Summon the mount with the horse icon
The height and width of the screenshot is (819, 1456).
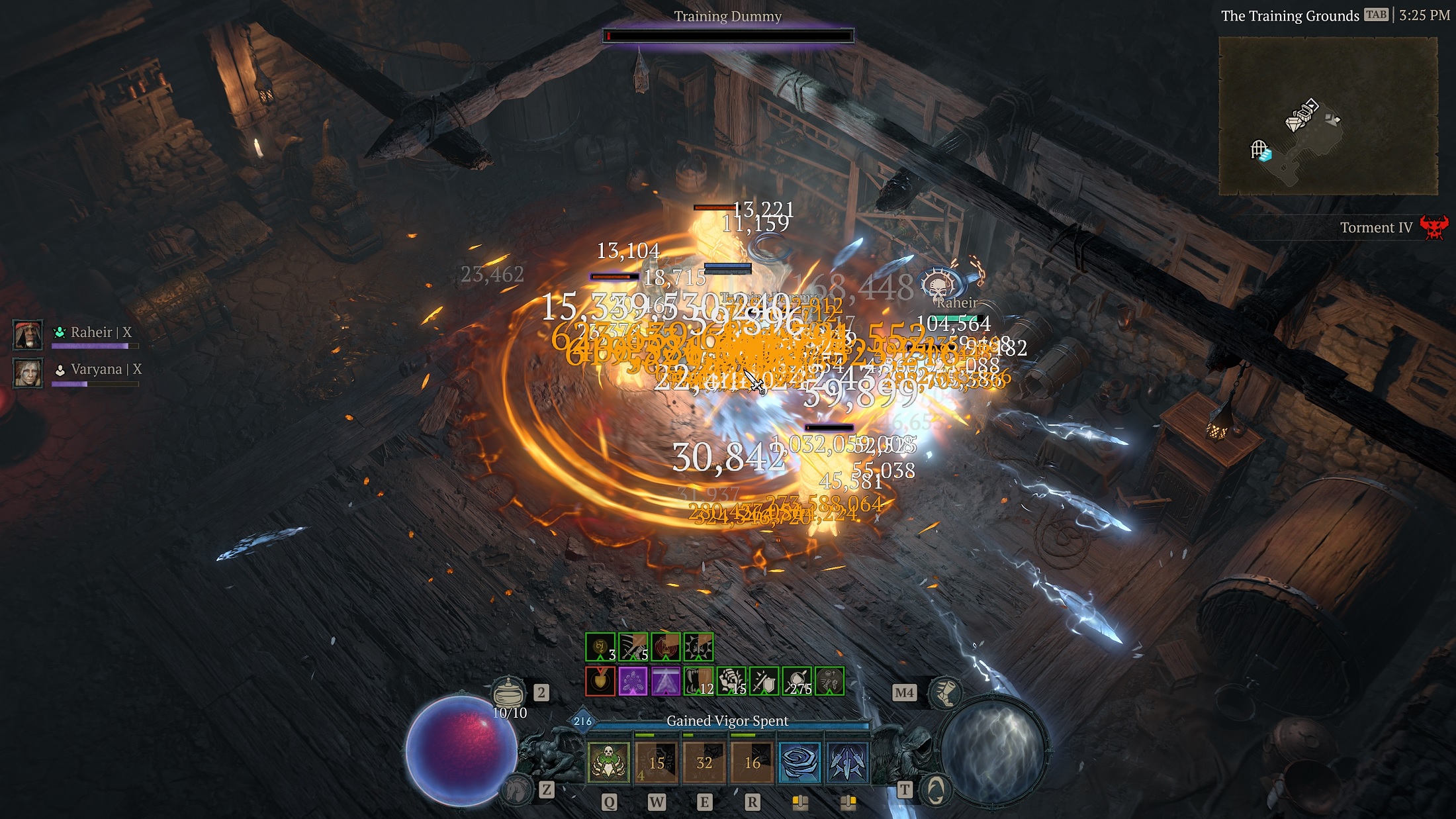pos(517,789)
